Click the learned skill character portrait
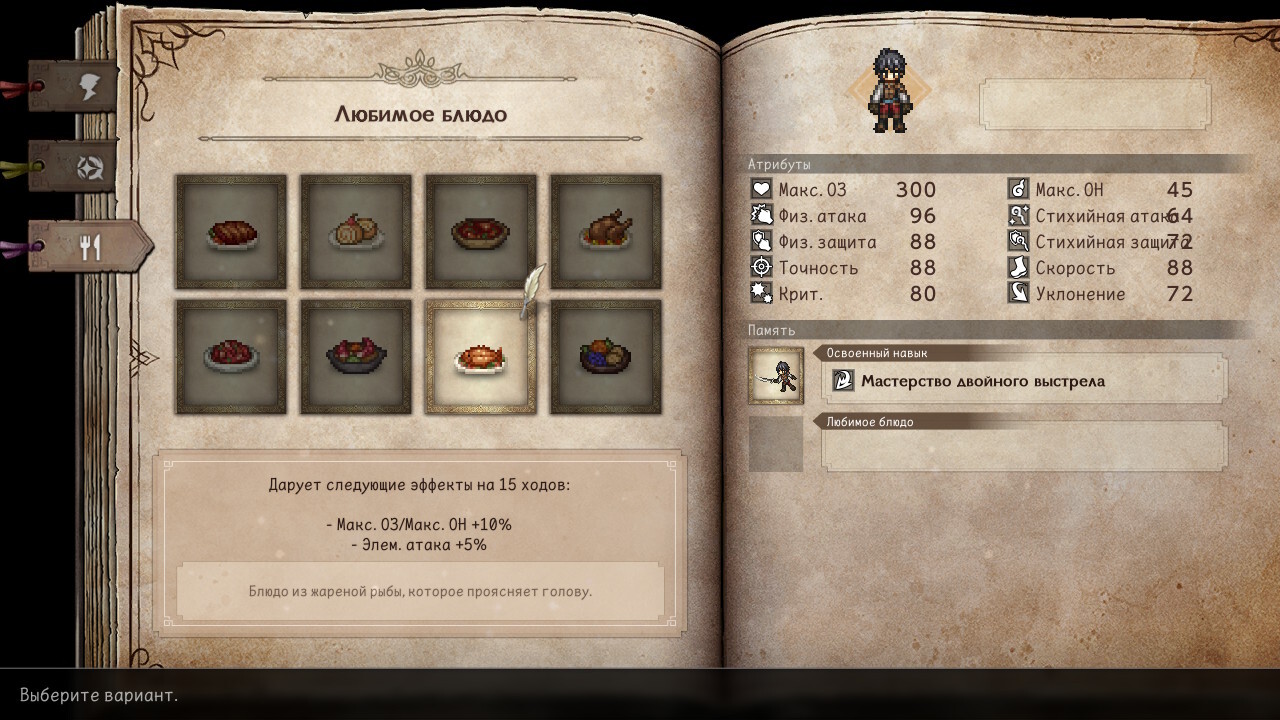 click(x=776, y=376)
